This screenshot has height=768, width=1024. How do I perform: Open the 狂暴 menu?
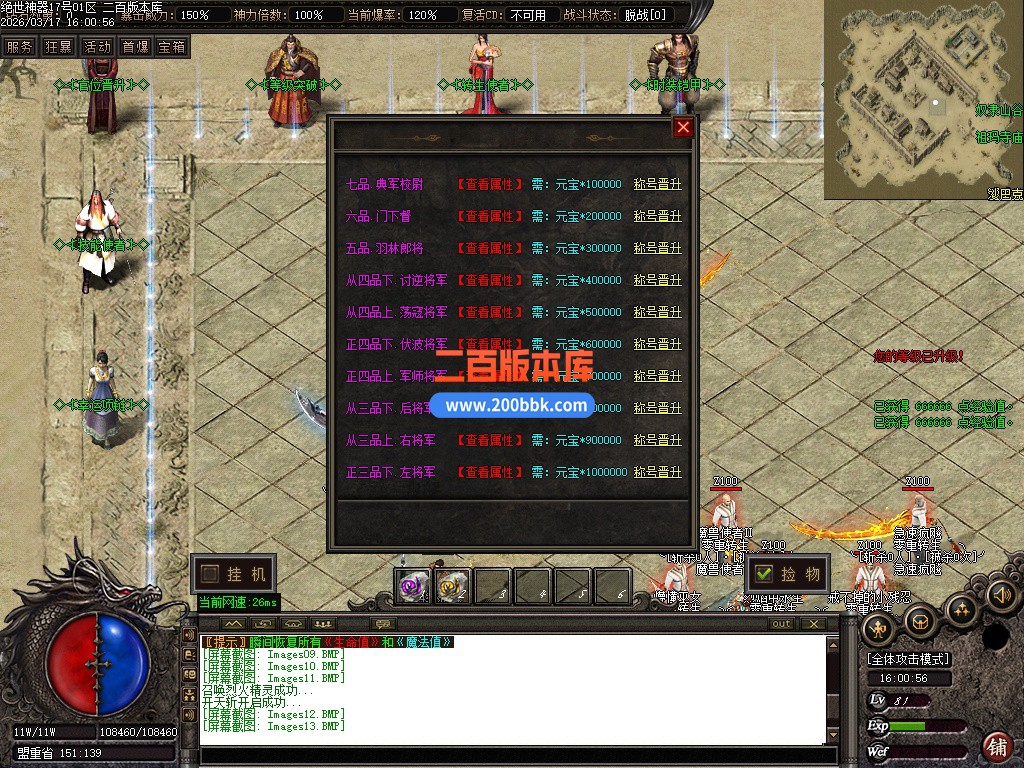point(58,47)
